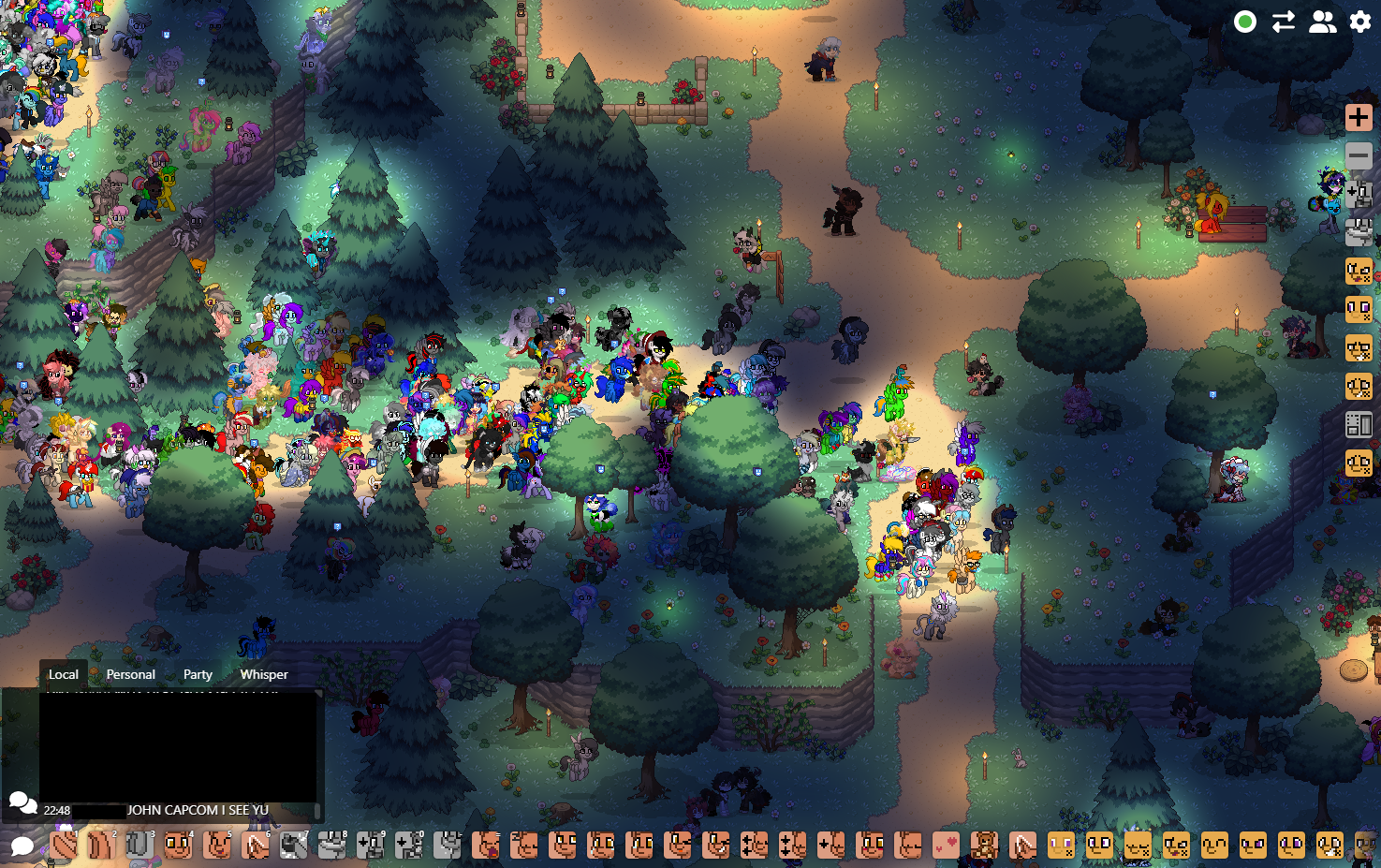The width and height of the screenshot is (1381, 868).
Task: Open the friends list icon
Action: coord(1322,22)
